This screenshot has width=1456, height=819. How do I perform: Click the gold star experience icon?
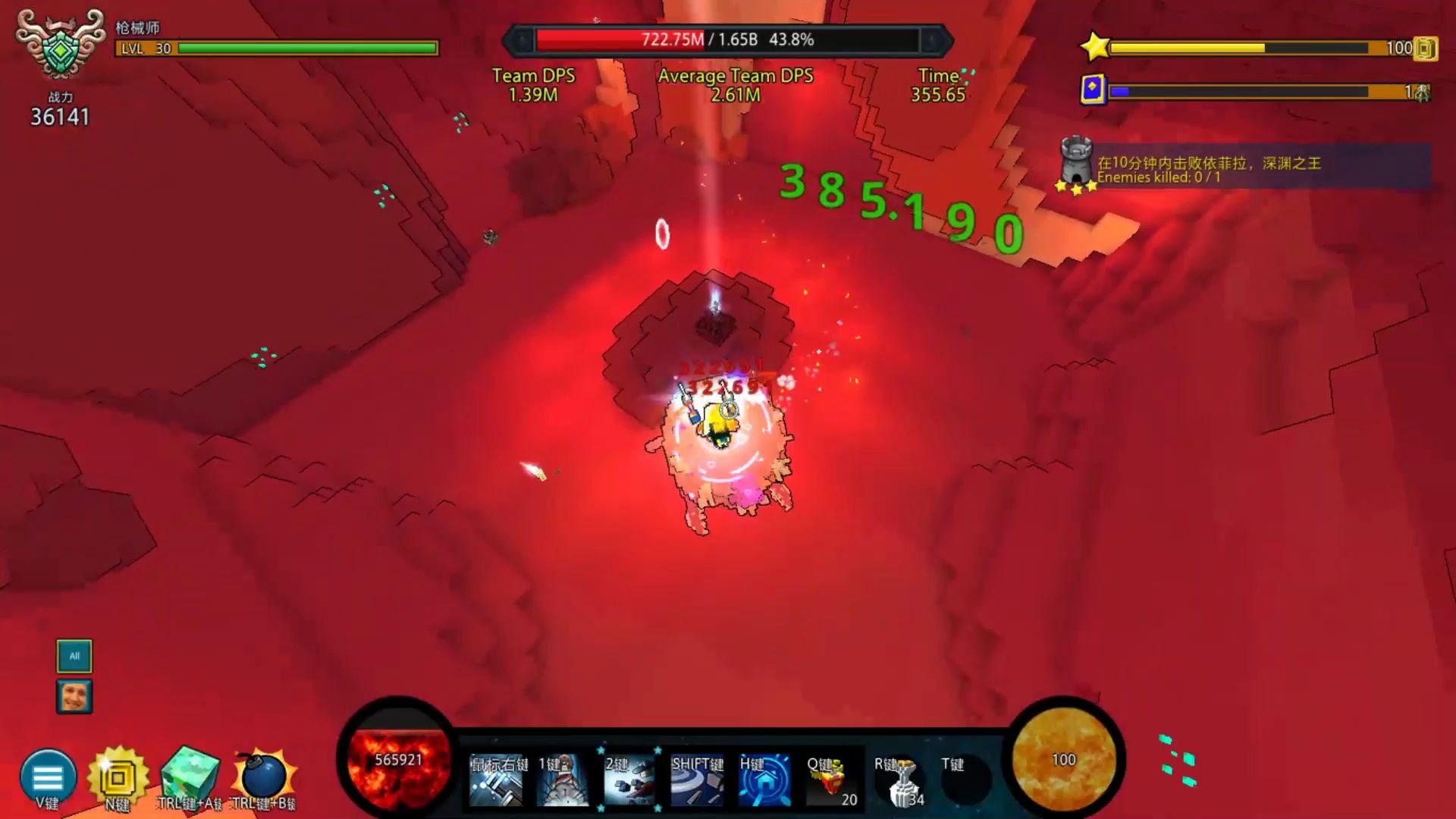pos(1095,47)
